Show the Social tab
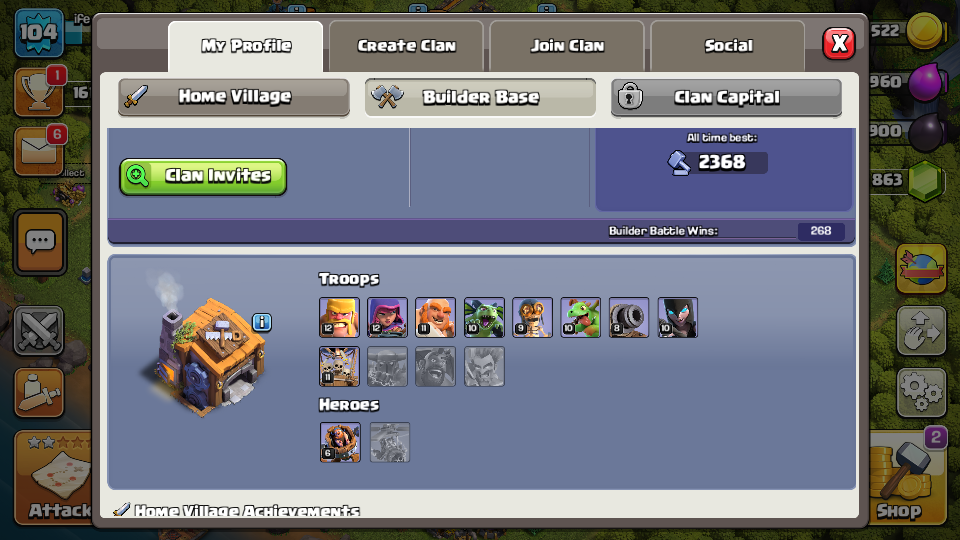This screenshot has width=960, height=540. [x=728, y=46]
